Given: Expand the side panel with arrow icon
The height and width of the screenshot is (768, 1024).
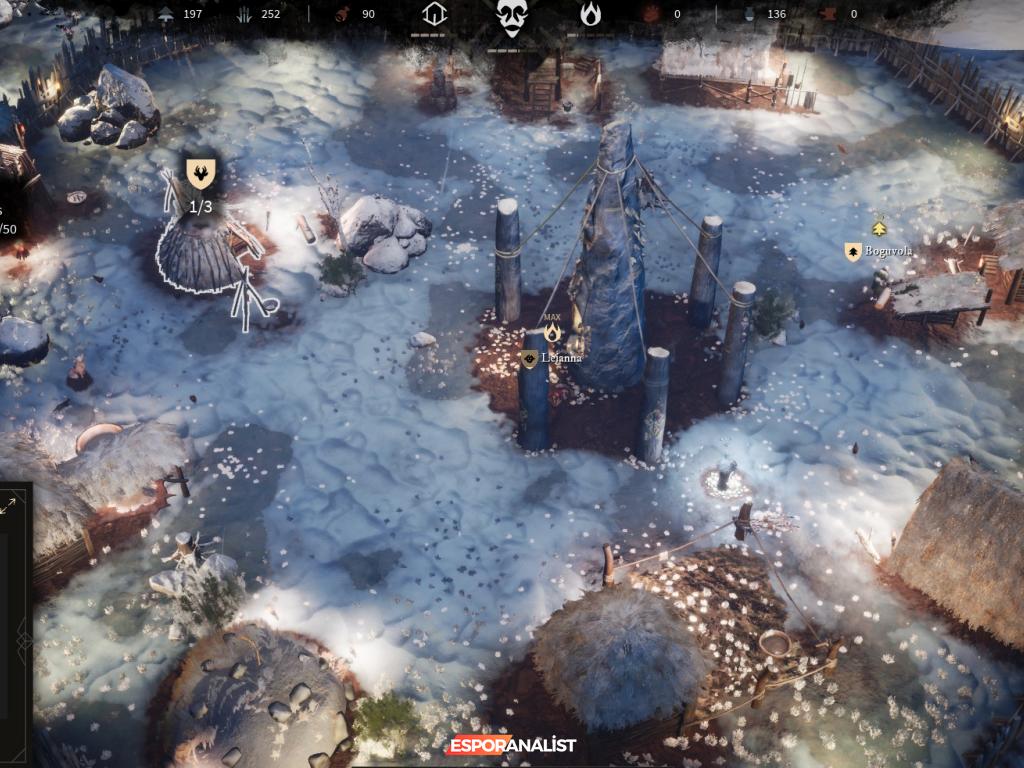Looking at the screenshot, I should pos(9,507).
